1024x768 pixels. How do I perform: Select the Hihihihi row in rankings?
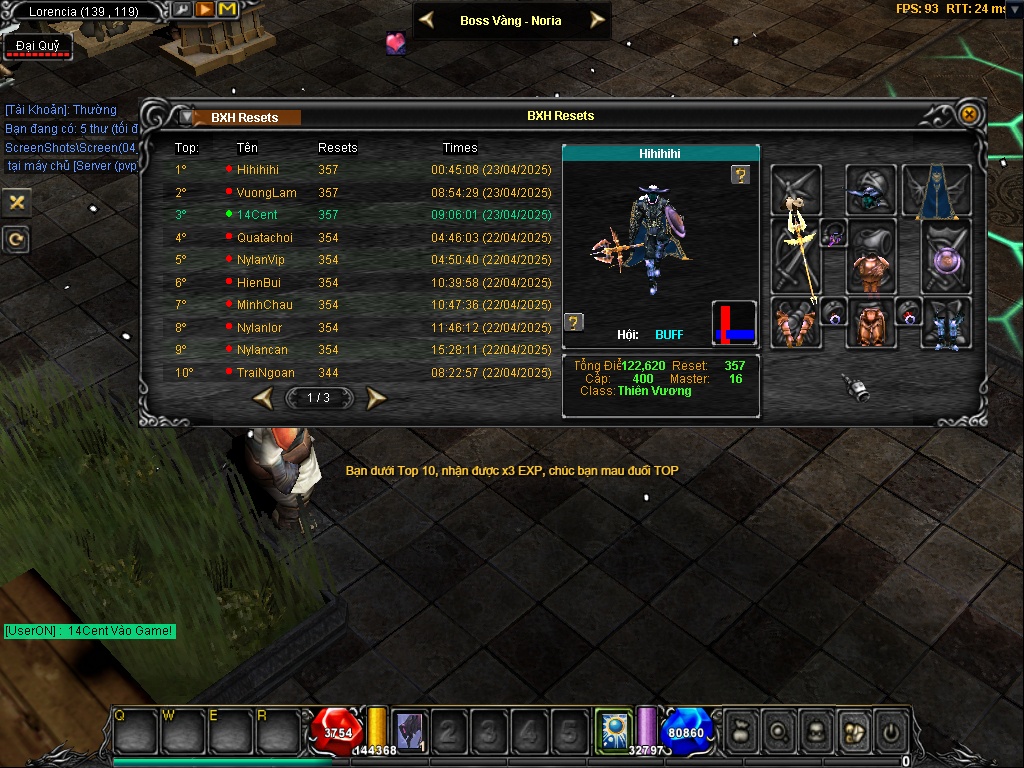pyautogui.click(x=257, y=170)
